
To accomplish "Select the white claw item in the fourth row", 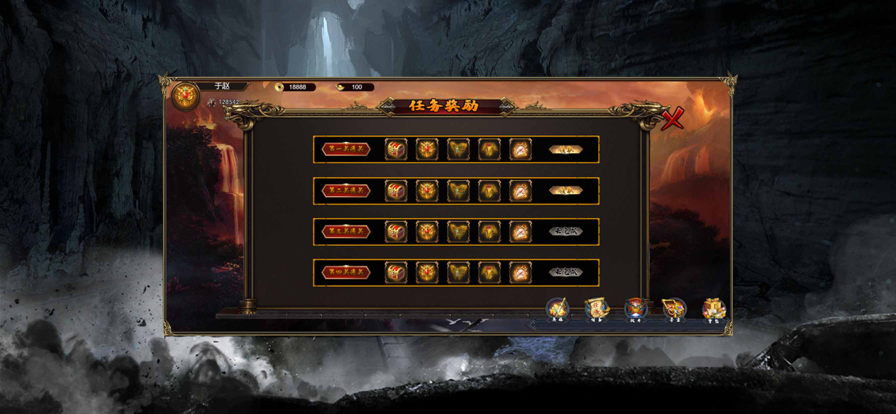I will pyautogui.click(x=520, y=272).
